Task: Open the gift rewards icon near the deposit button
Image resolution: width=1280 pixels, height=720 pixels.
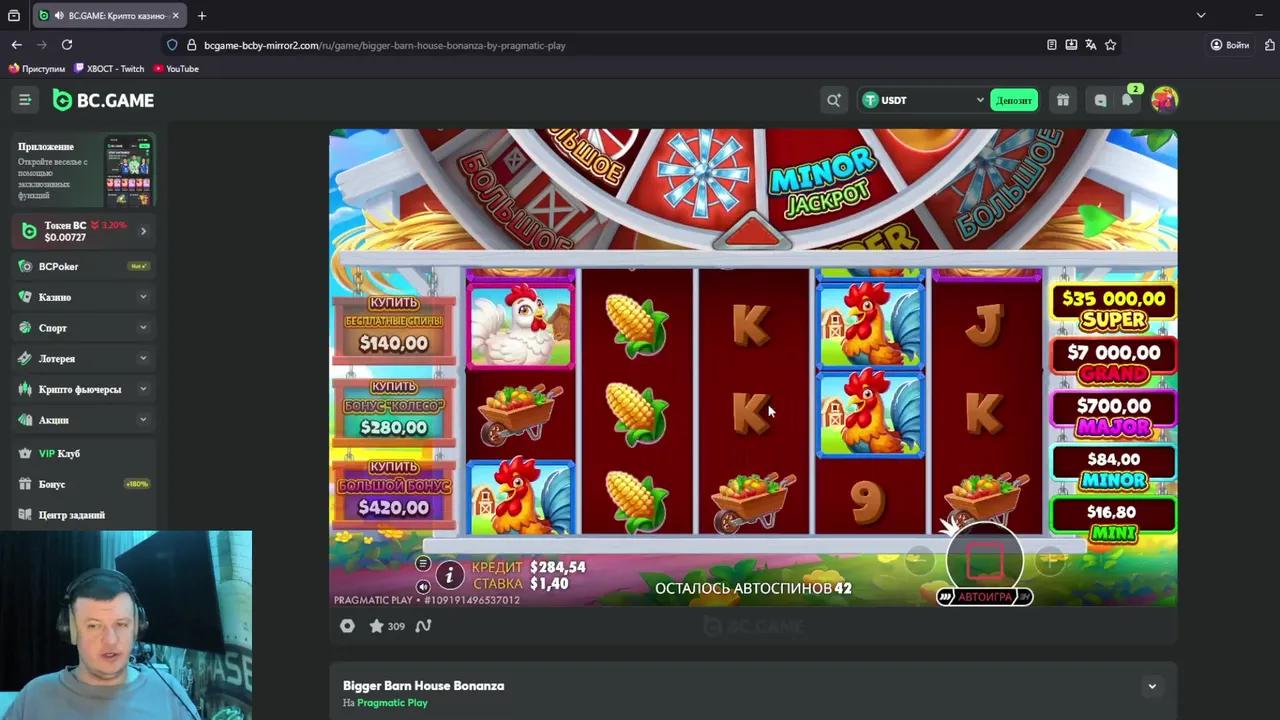Action: click(1063, 100)
